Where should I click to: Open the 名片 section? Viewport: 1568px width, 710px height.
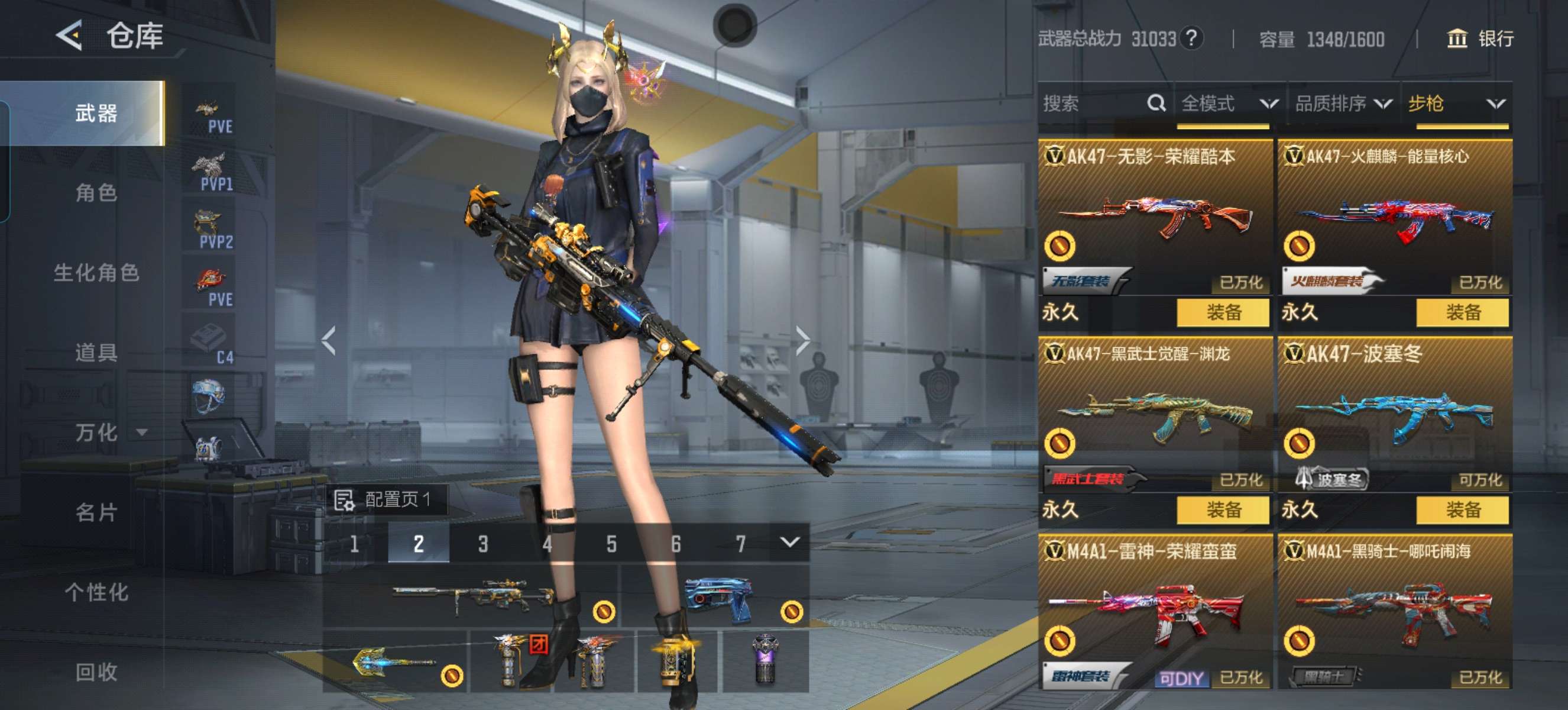[96, 513]
